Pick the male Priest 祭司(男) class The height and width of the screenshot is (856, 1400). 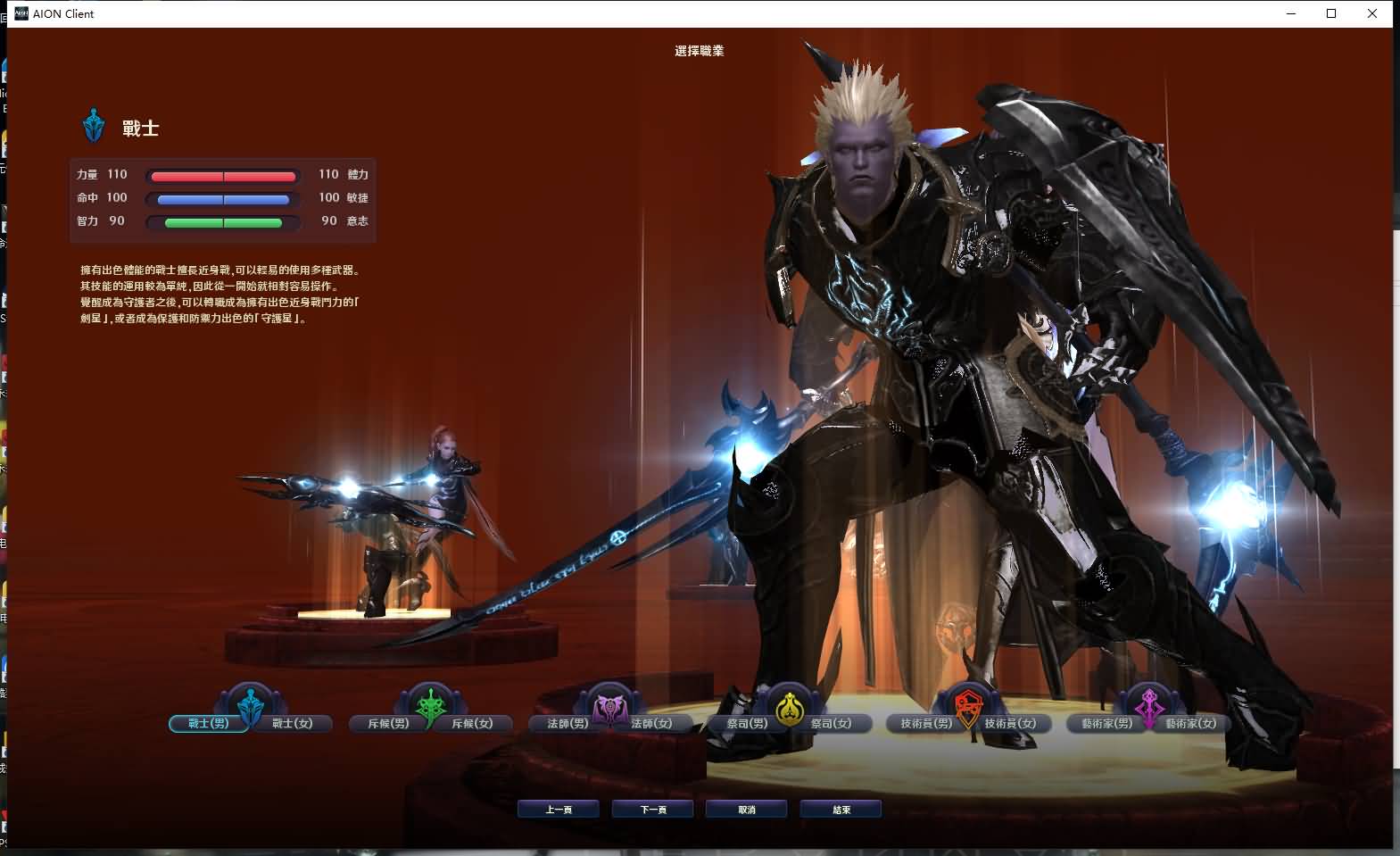747,723
